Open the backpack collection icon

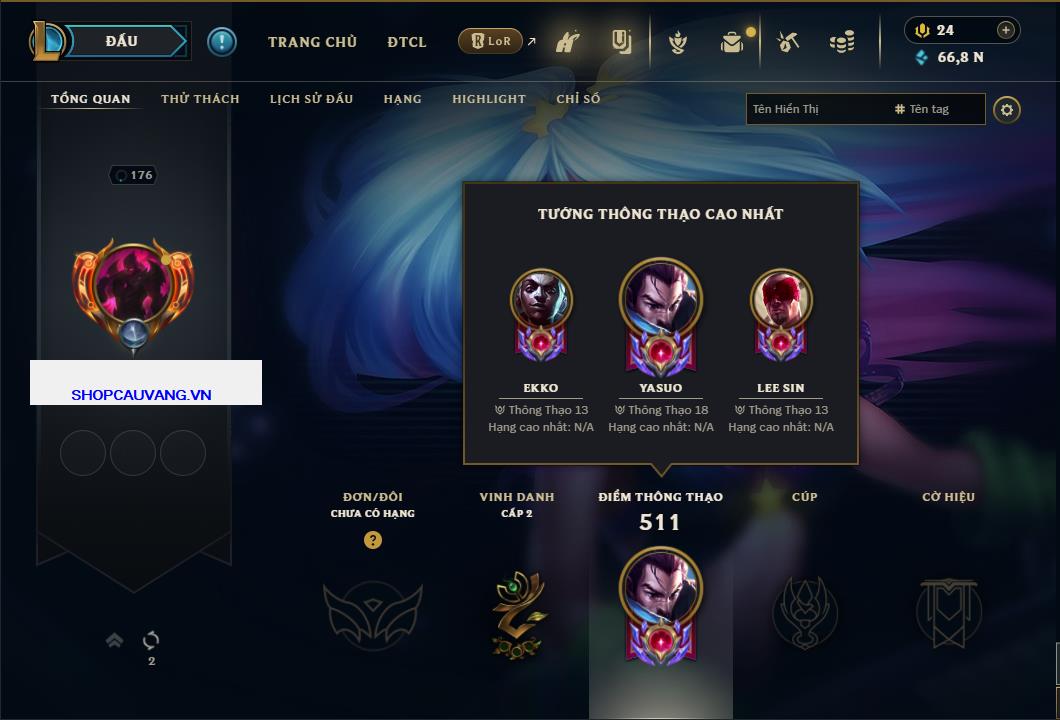(x=733, y=42)
